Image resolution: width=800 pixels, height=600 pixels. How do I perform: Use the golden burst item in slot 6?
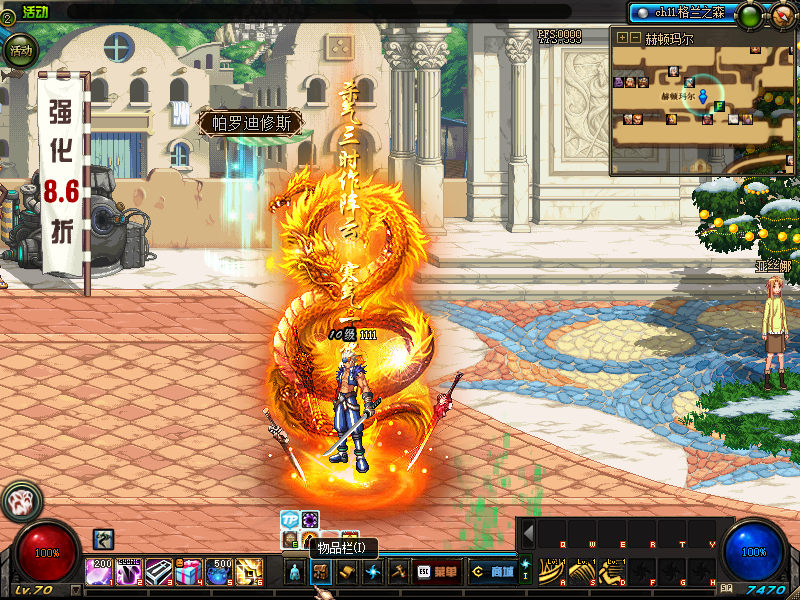click(248, 572)
